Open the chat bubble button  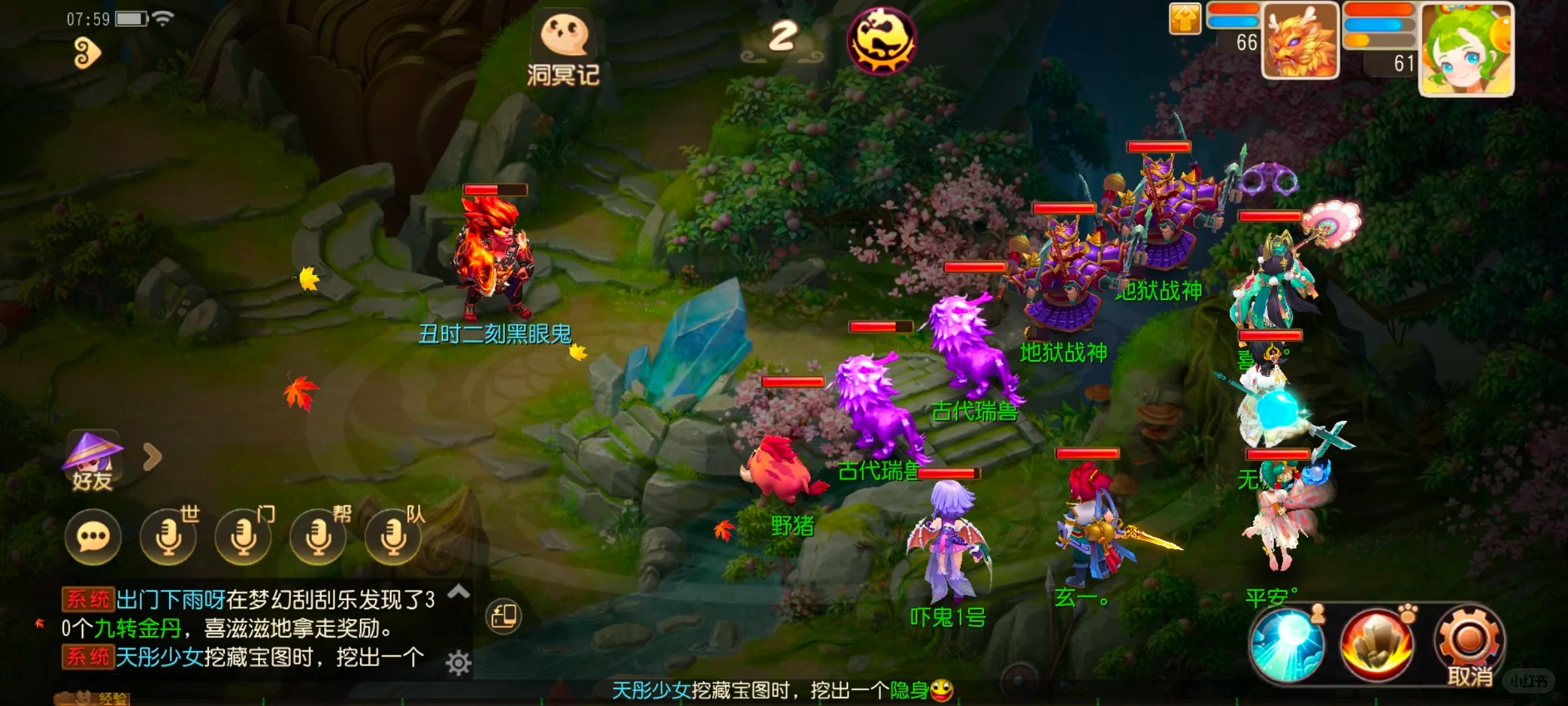[93, 537]
